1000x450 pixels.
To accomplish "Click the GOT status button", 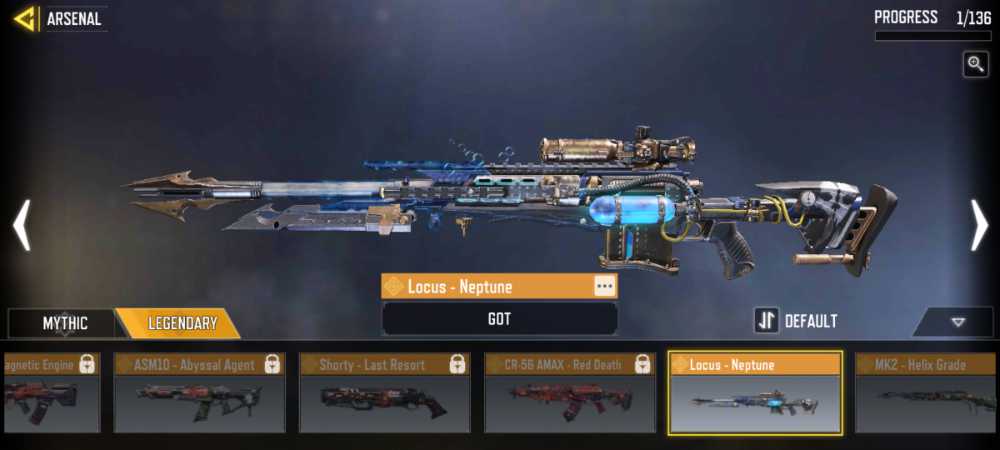I will tap(499, 319).
